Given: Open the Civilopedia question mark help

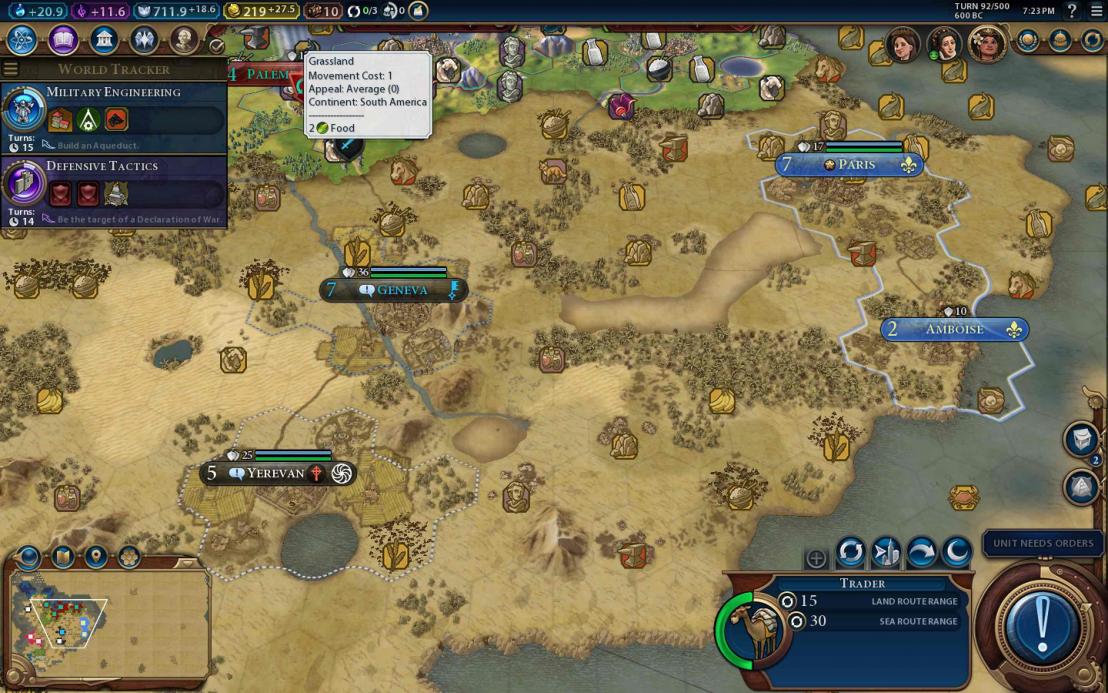Looking at the screenshot, I should coord(1073,11).
